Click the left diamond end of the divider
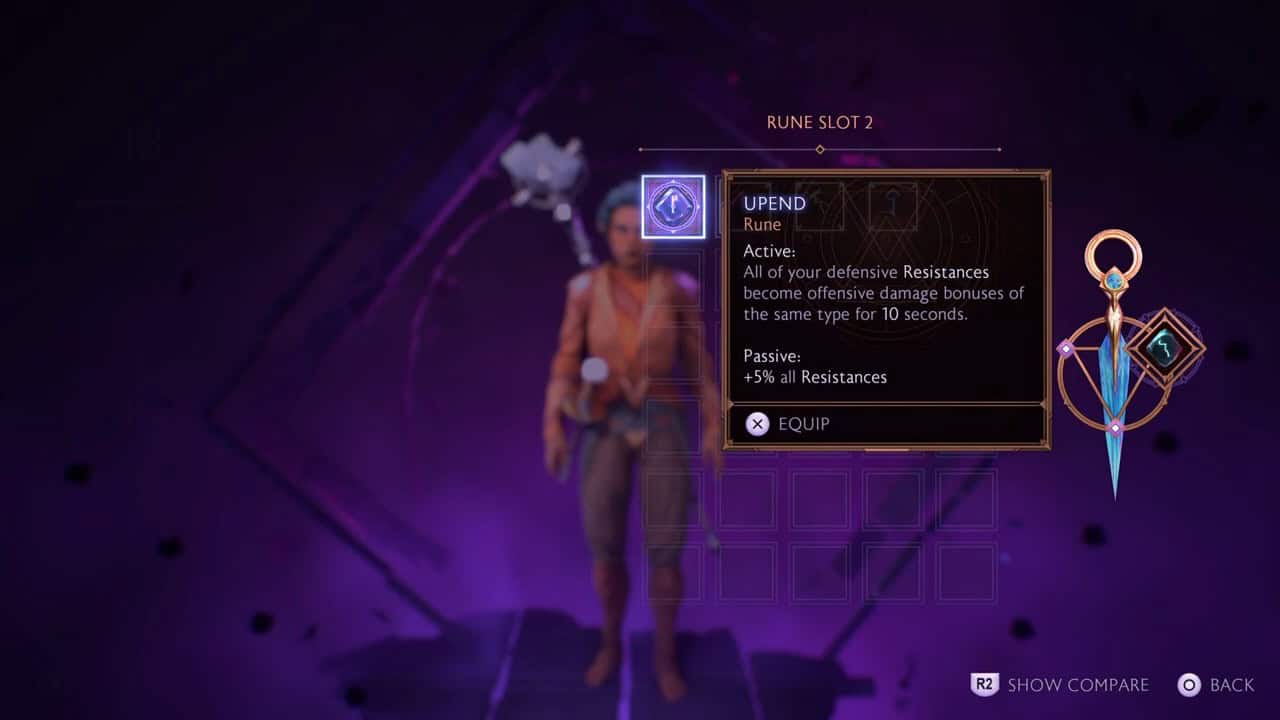The image size is (1280, 720). (641, 148)
